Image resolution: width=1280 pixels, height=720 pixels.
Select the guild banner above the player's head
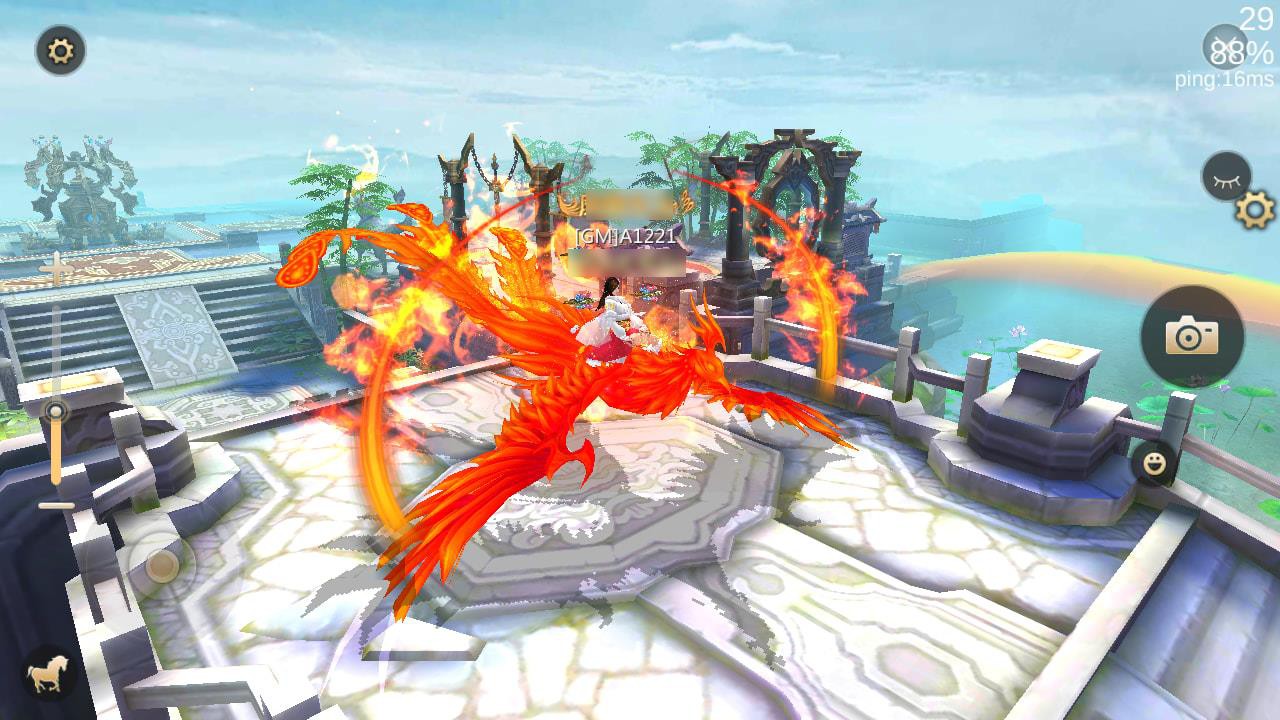pos(630,203)
